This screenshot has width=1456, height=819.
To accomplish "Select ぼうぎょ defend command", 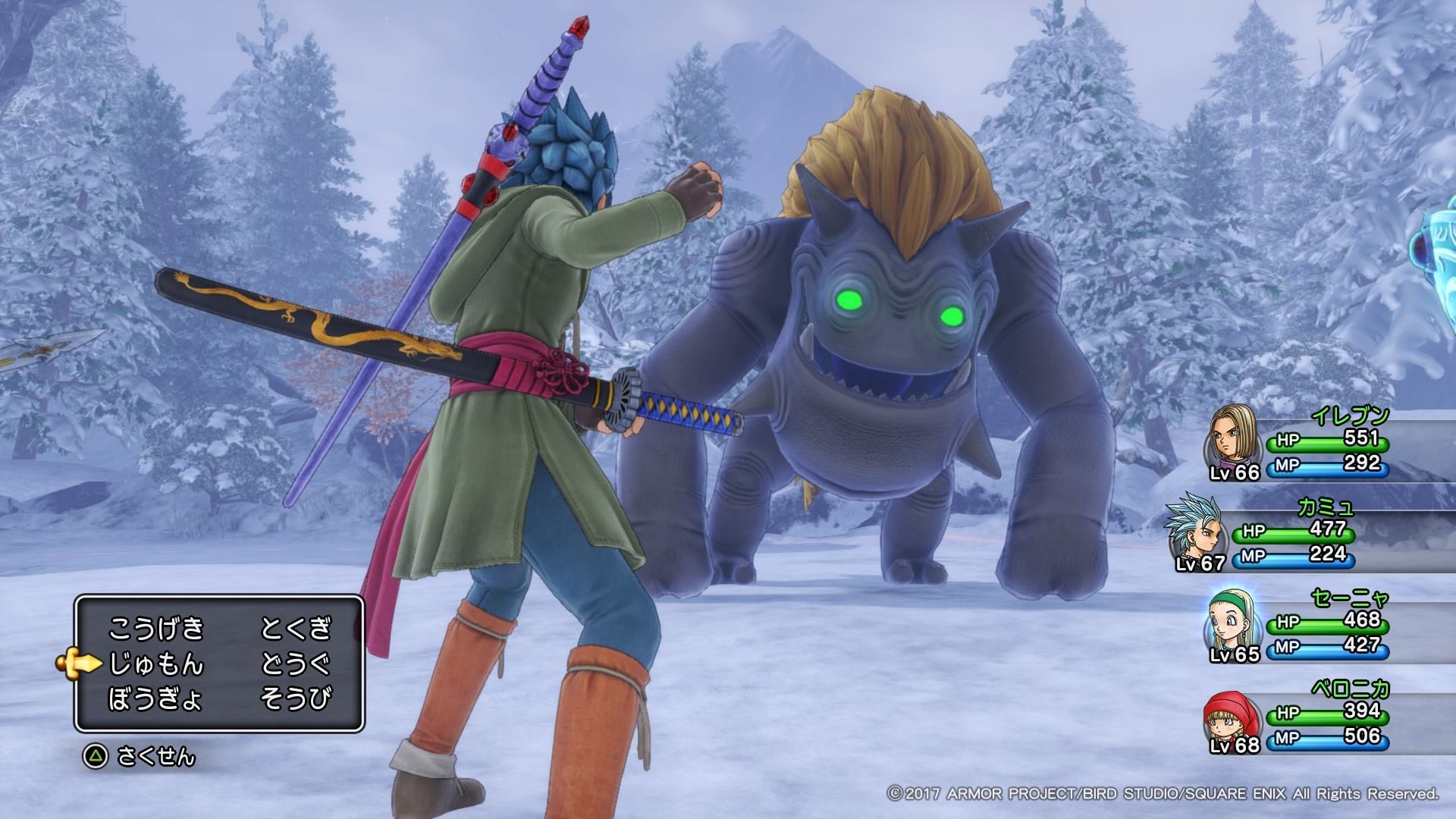I will [155, 699].
